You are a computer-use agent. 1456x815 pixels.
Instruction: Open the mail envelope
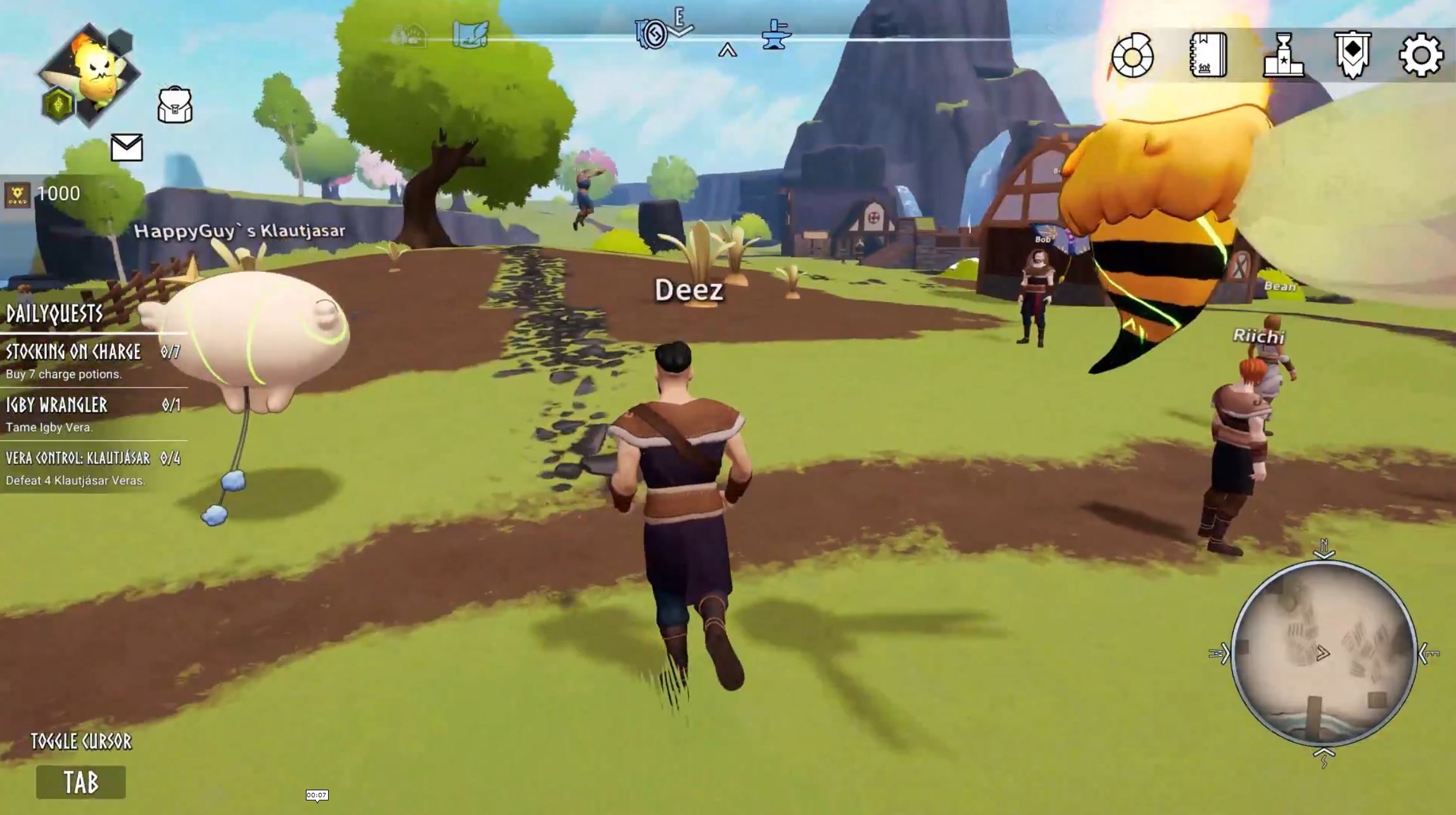point(127,147)
